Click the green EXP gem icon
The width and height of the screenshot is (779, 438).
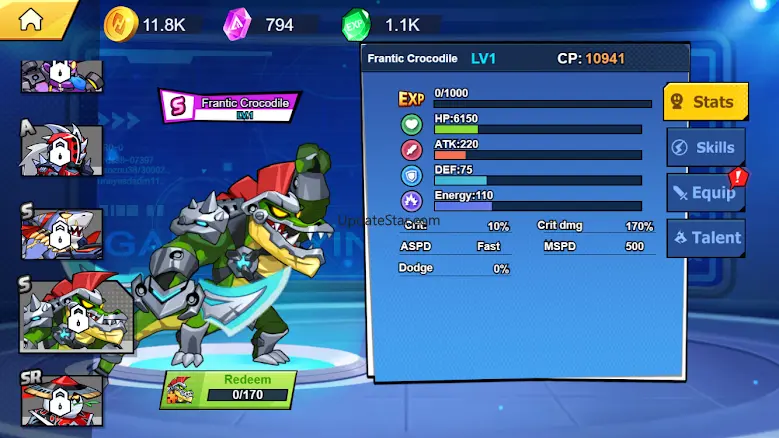click(356, 24)
